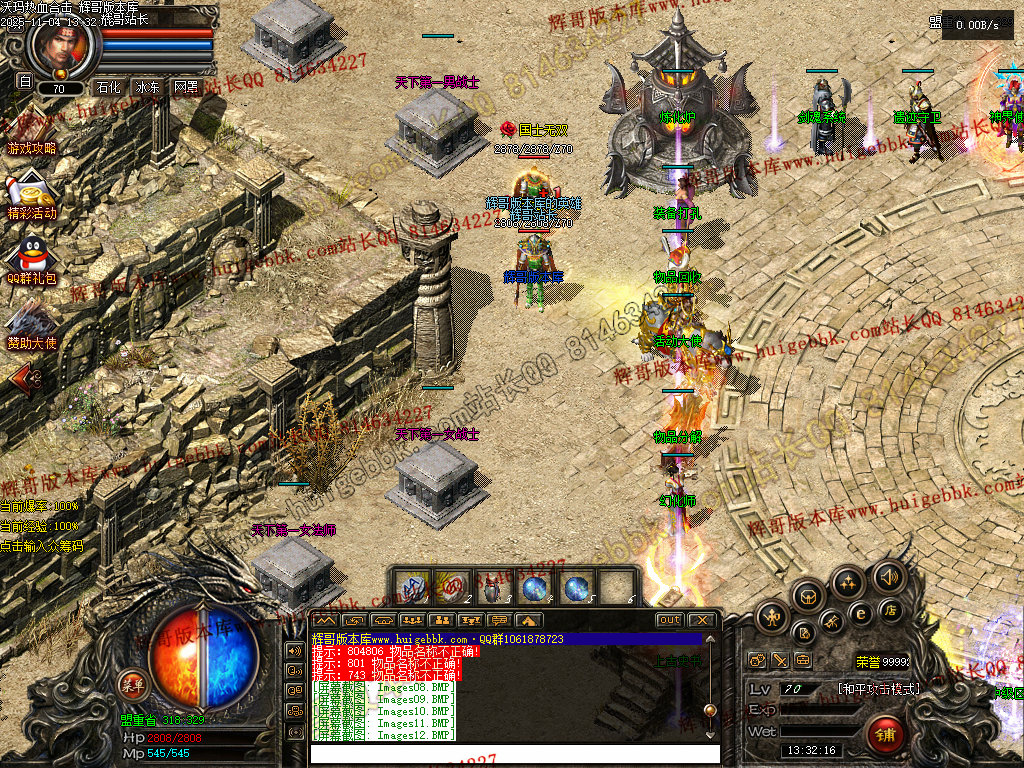Focus the chat text input box
The image size is (1024, 768).
pos(514,753)
